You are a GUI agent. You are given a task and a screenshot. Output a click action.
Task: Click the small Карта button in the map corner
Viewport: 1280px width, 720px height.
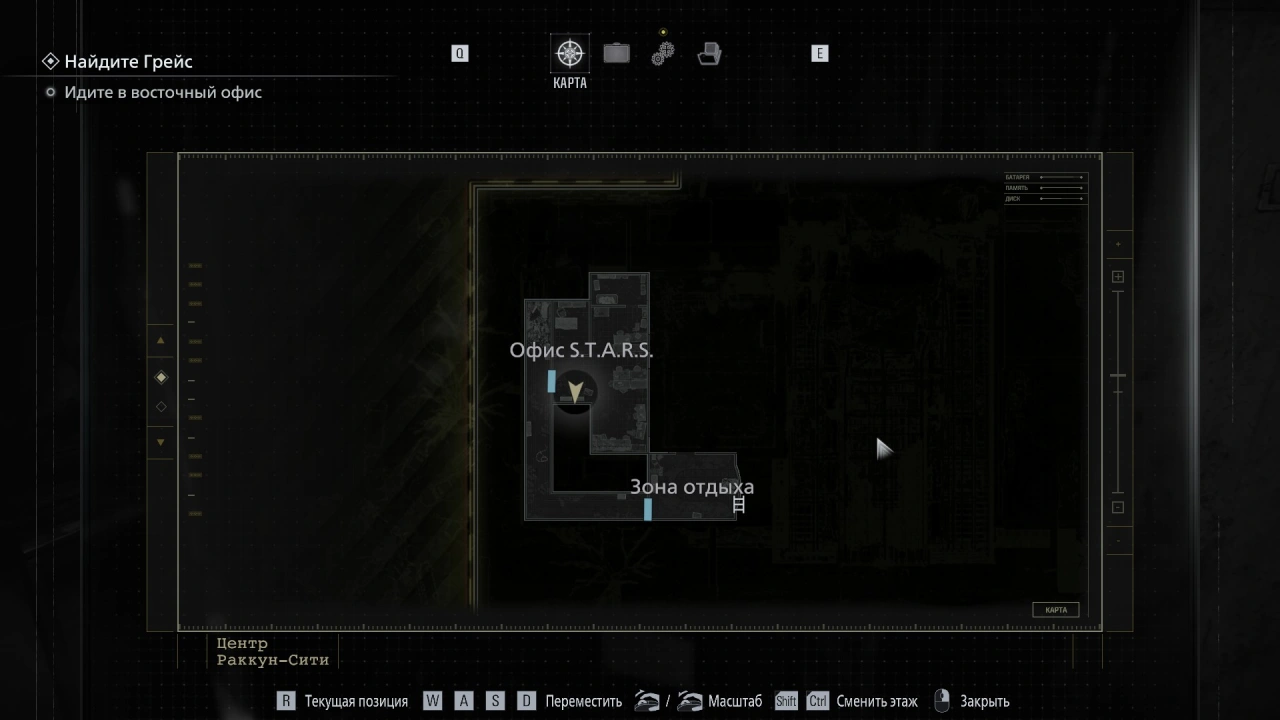coord(1055,610)
